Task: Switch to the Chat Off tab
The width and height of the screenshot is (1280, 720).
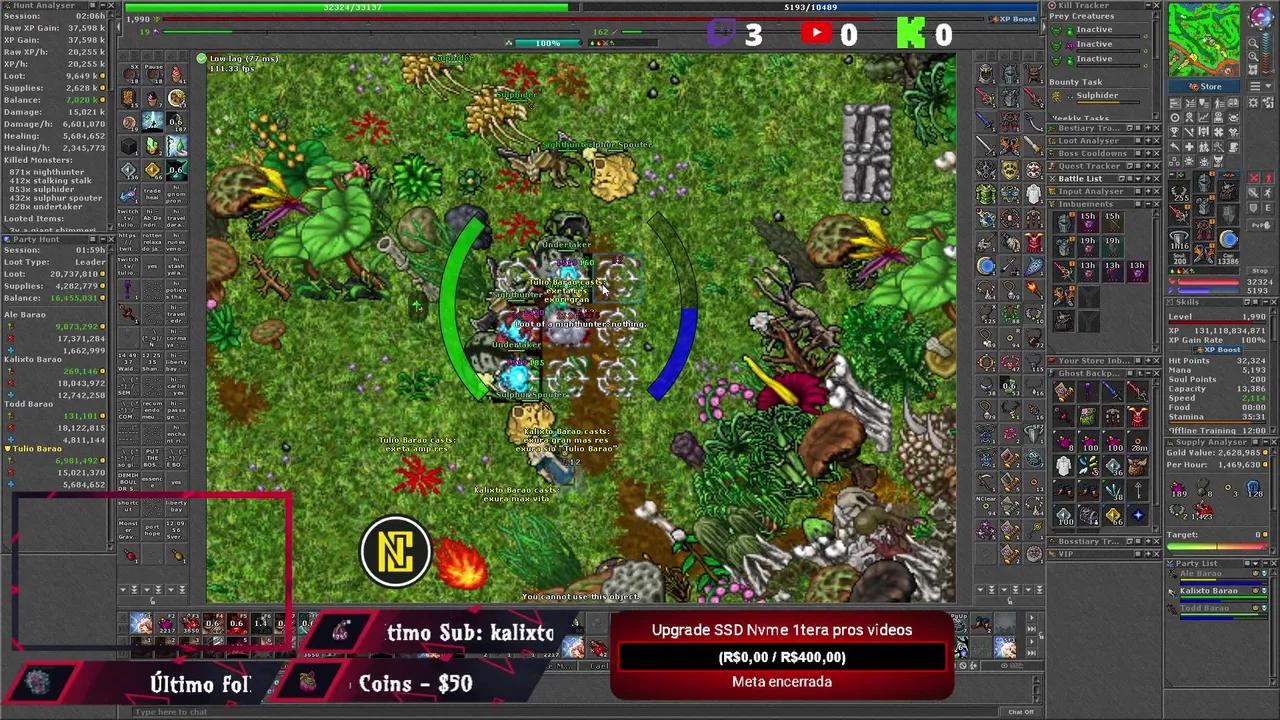Action: click(1022, 712)
